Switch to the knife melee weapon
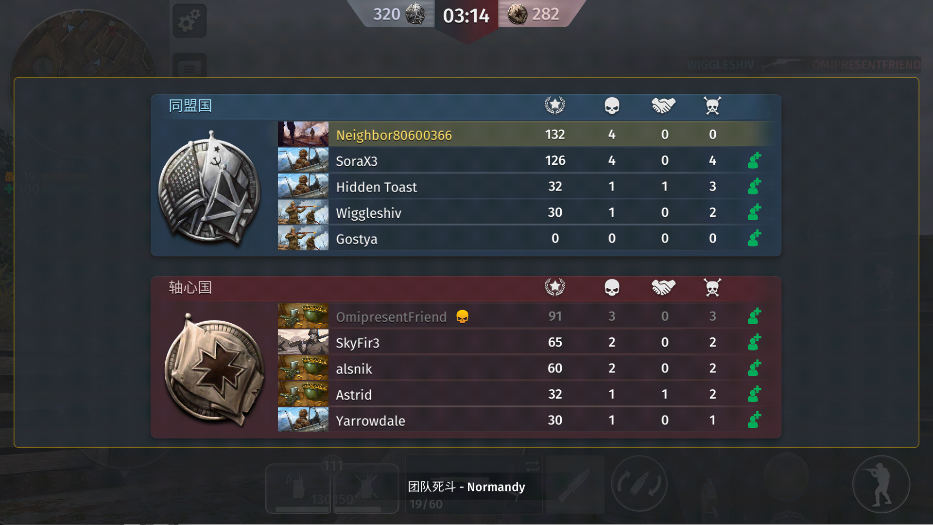Viewport: 933px width, 525px height. [574, 485]
